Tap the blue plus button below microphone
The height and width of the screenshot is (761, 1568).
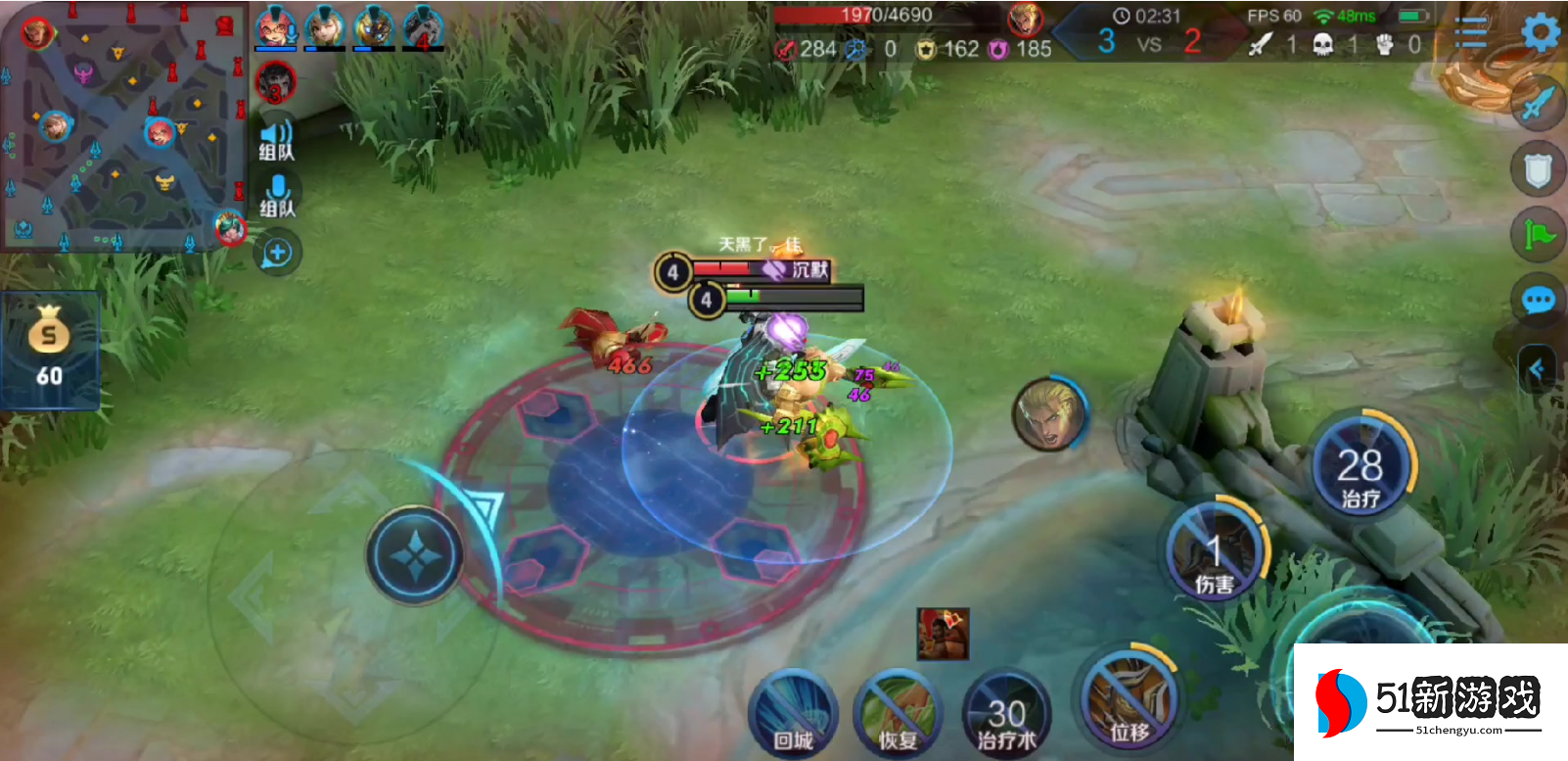click(277, 253)
